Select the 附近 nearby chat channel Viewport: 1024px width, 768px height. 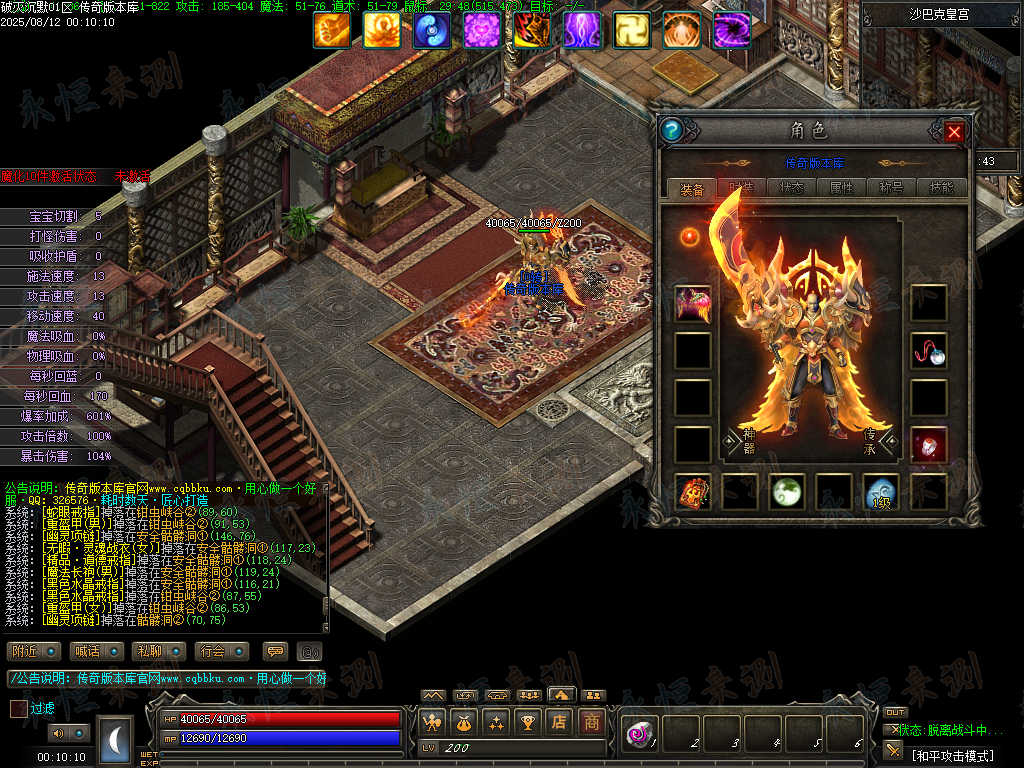[34, 651]
